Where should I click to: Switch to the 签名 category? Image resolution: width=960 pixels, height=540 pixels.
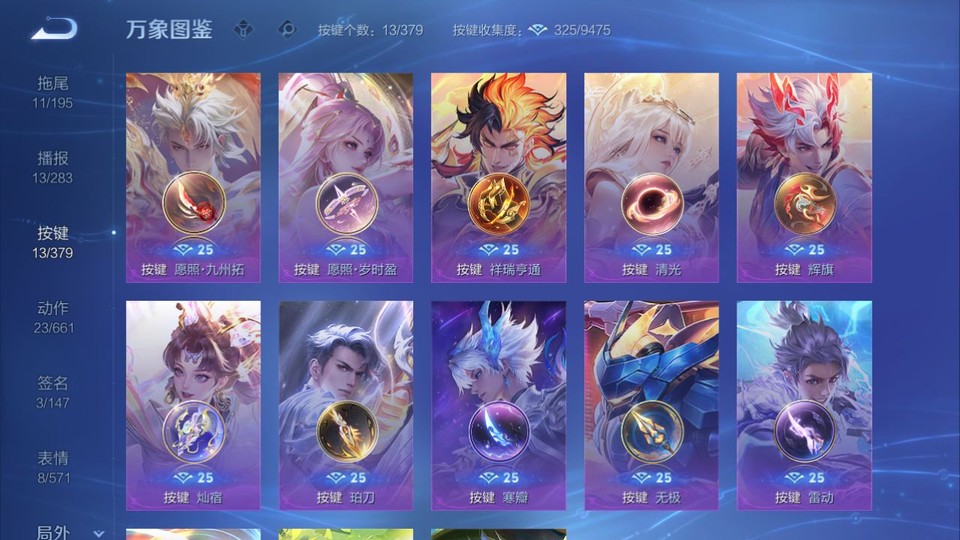tap(53, 391)
